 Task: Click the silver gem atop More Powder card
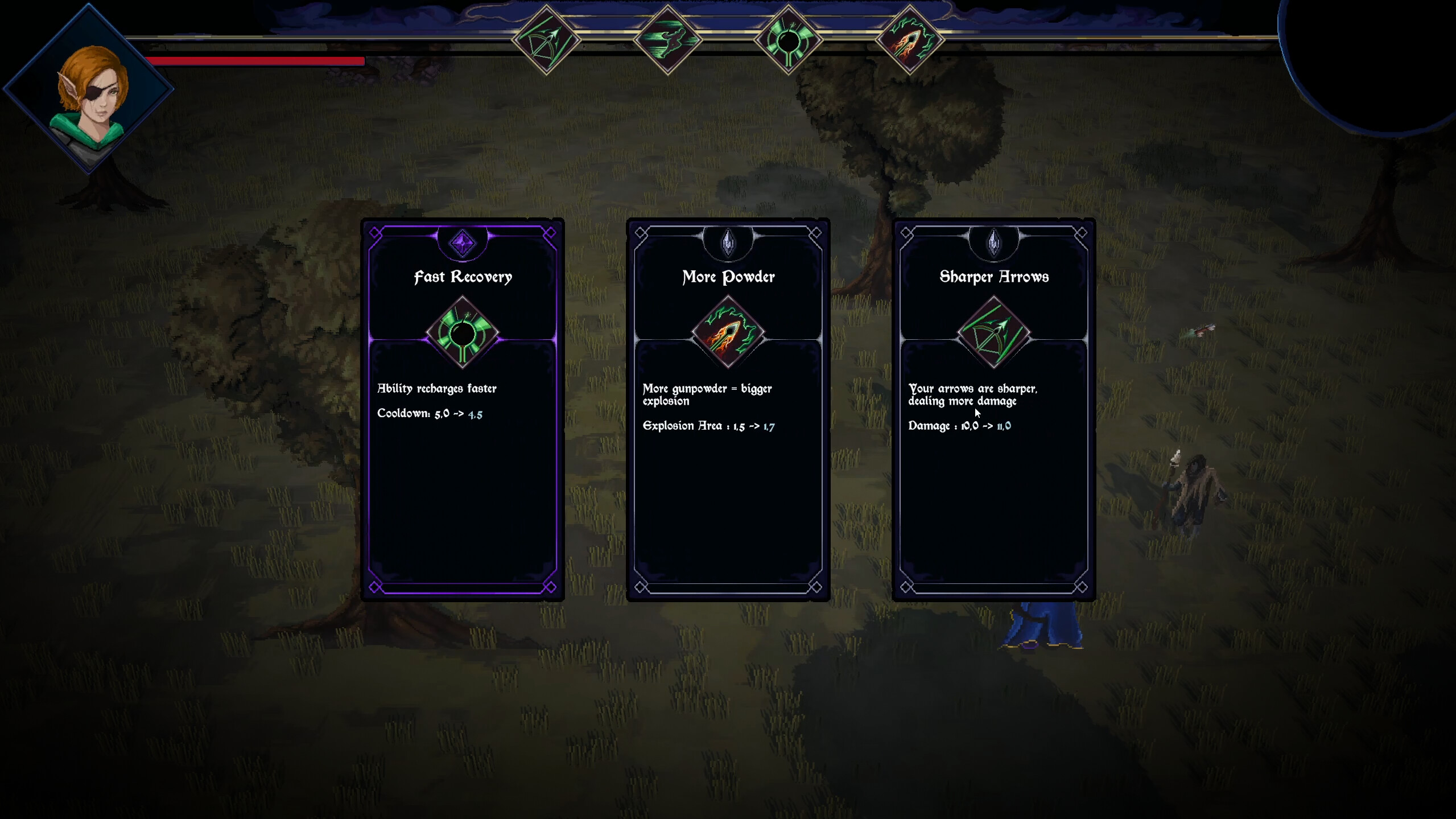coord(728,242)
